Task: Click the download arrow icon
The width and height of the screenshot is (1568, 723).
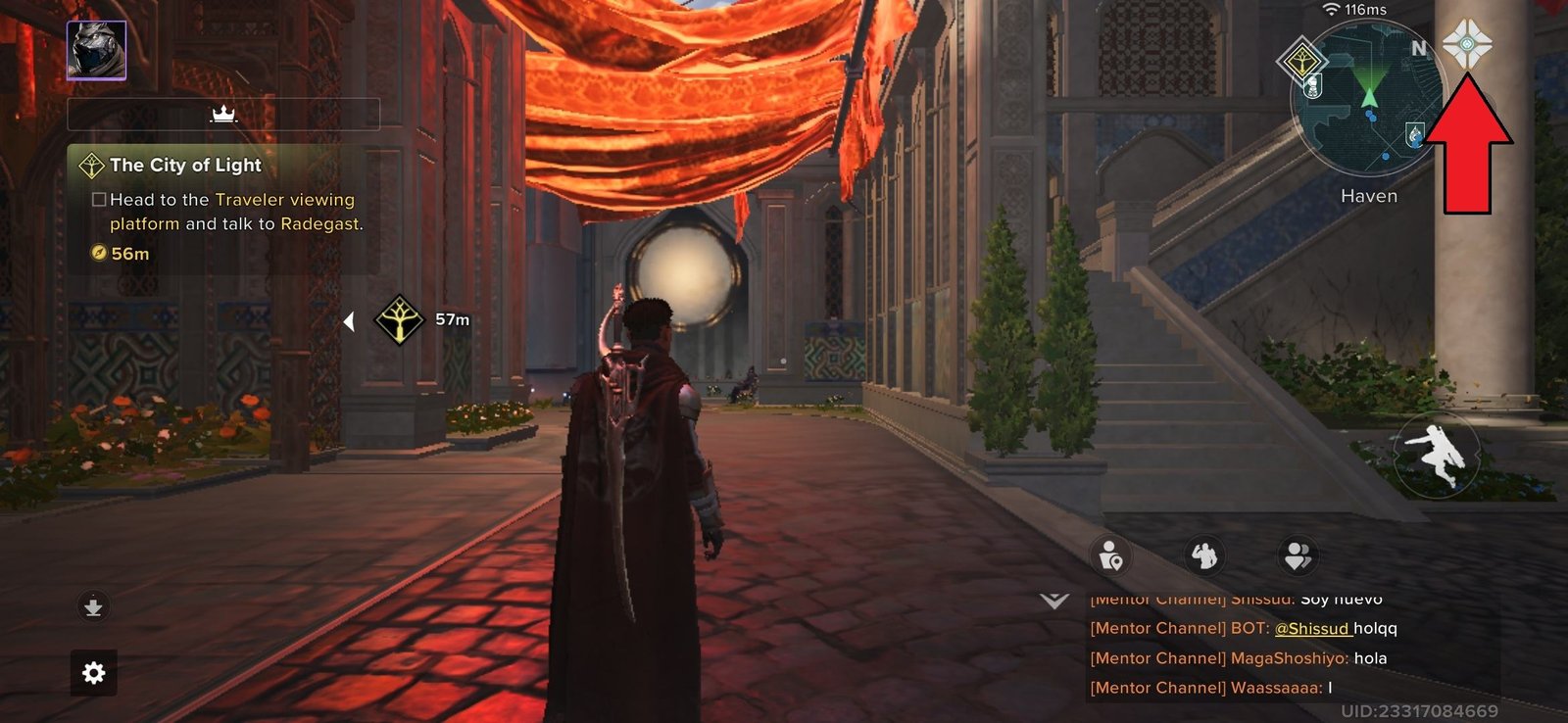Action: click(93, 607)
